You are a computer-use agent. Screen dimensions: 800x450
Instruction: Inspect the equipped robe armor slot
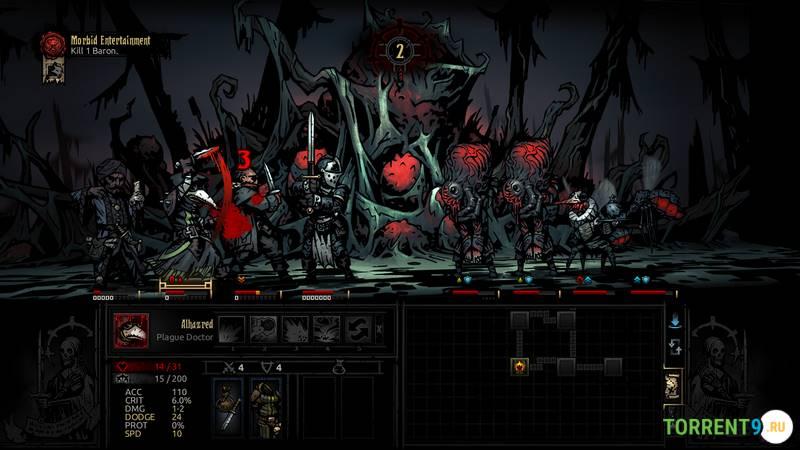click(x=265, y=408)
